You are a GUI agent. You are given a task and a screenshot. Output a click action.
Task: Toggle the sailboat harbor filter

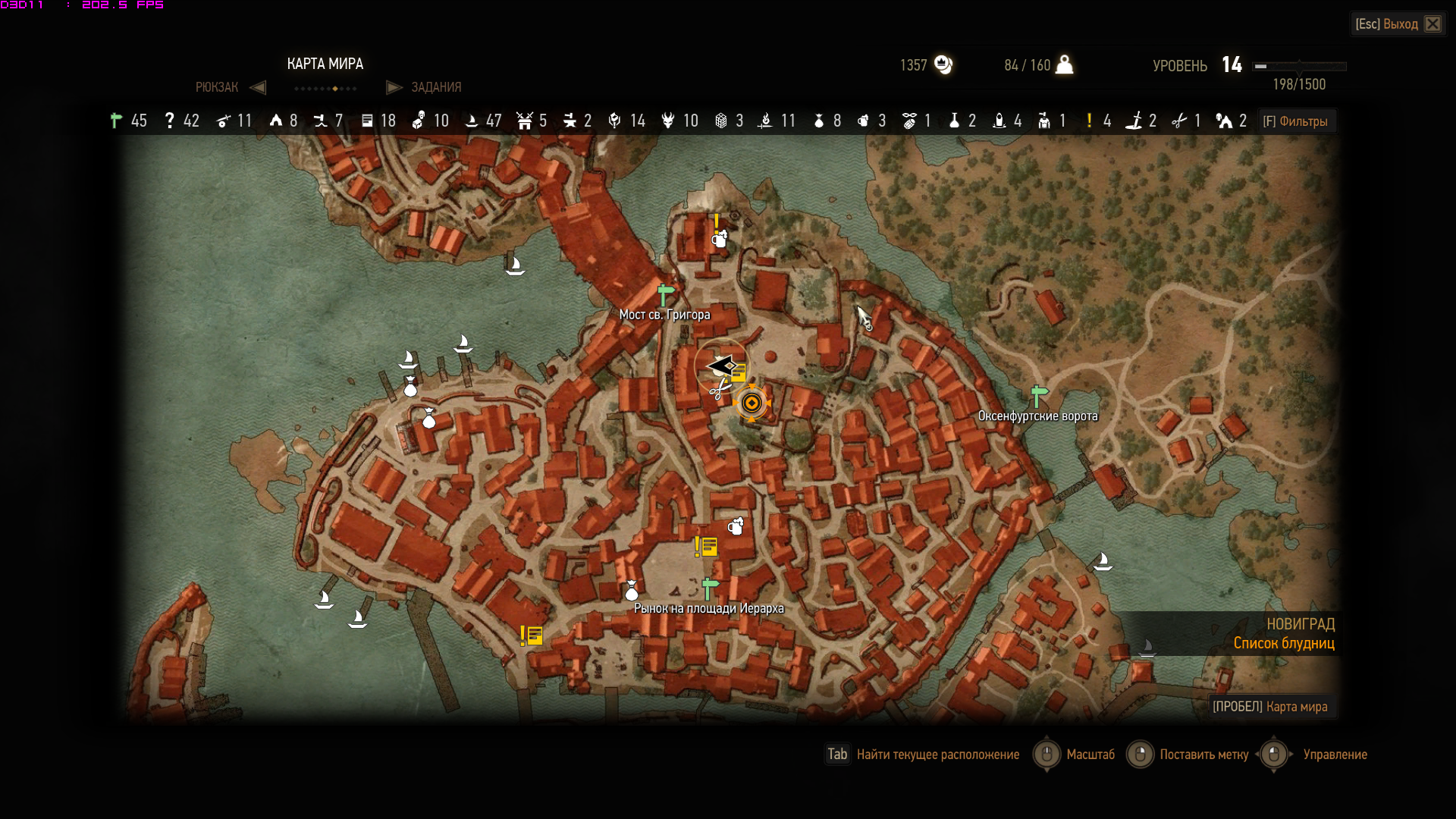click(471, 121)
